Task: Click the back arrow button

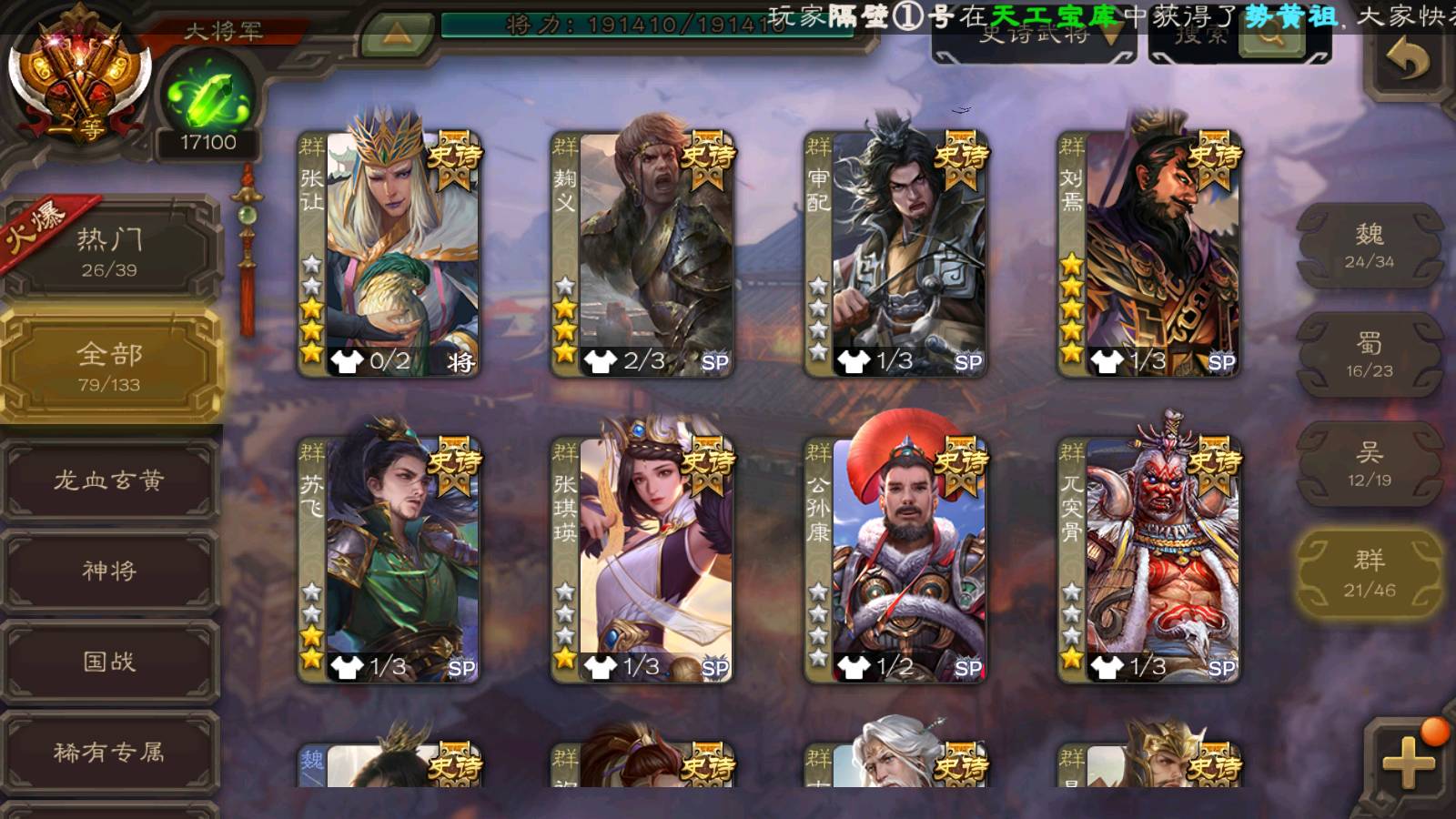Action: click(1408, 62)
